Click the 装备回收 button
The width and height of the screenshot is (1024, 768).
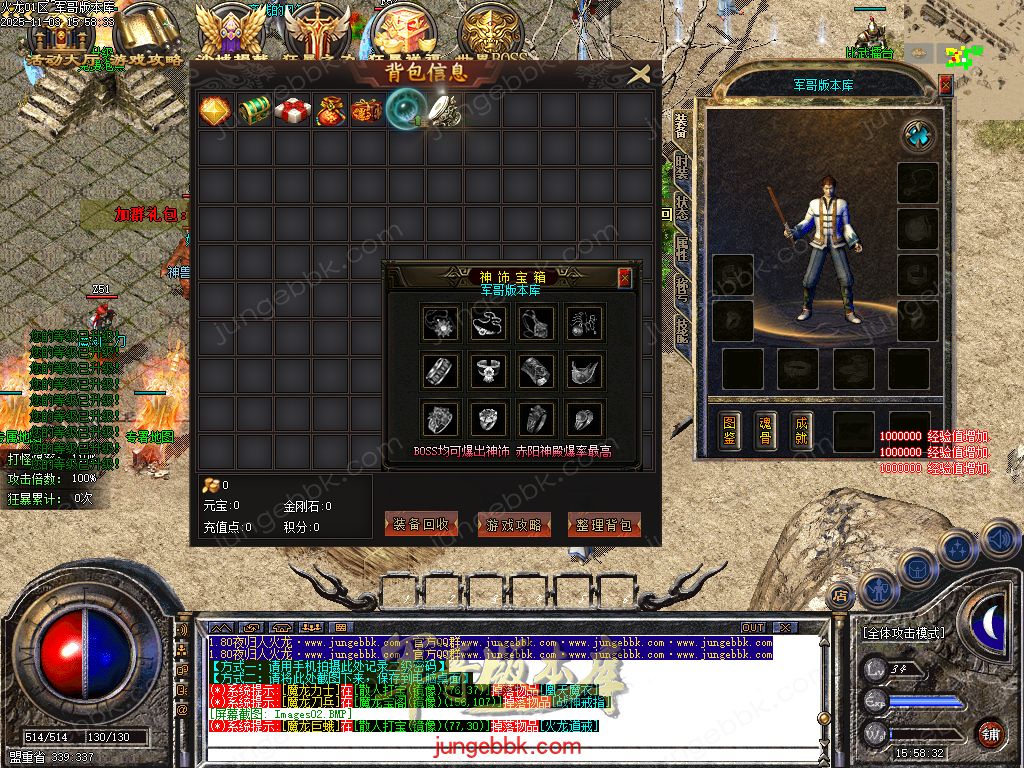click(420, 524)
